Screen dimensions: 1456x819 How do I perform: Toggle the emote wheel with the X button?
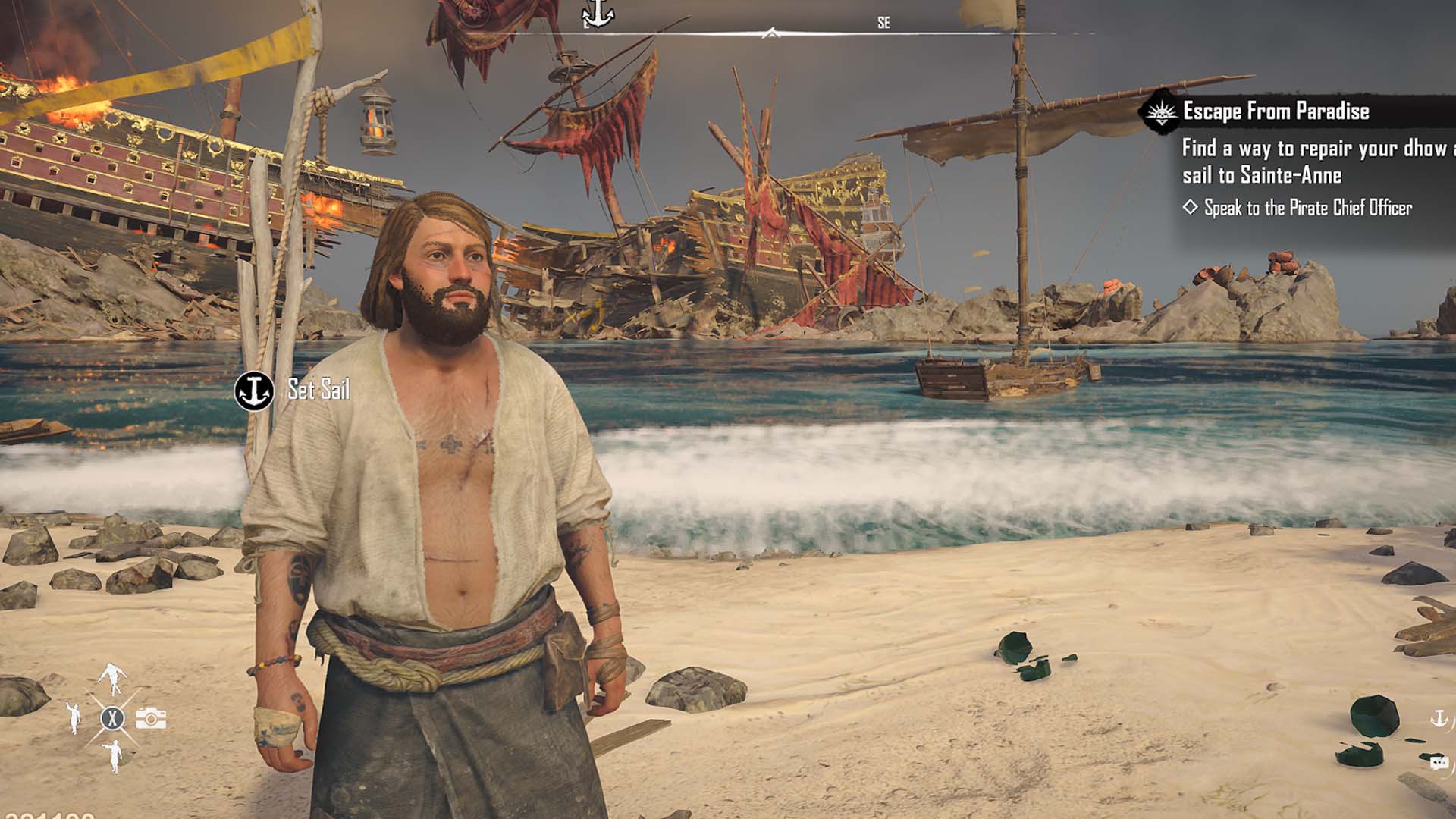pyautogui.click(x=112, y=719)
